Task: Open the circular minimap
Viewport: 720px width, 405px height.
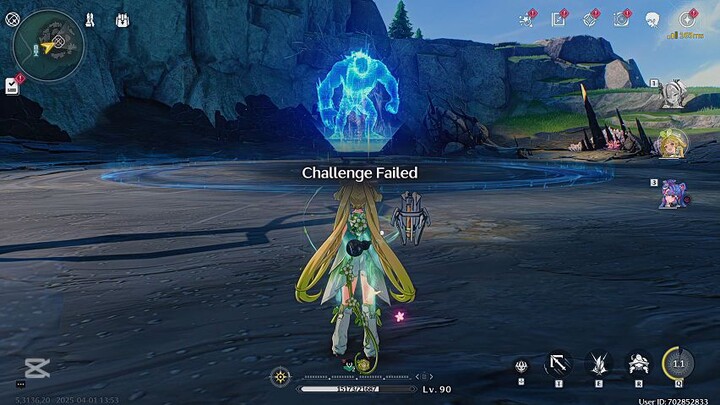Action: (48, 45)
